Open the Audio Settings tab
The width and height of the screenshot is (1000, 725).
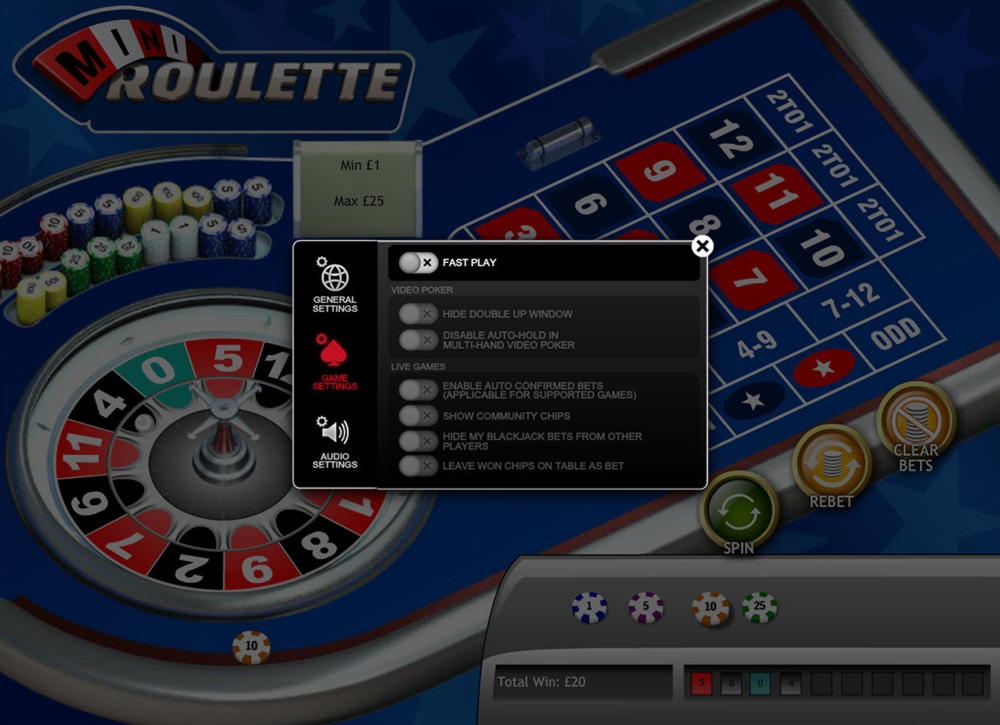[x=334, y=442]
